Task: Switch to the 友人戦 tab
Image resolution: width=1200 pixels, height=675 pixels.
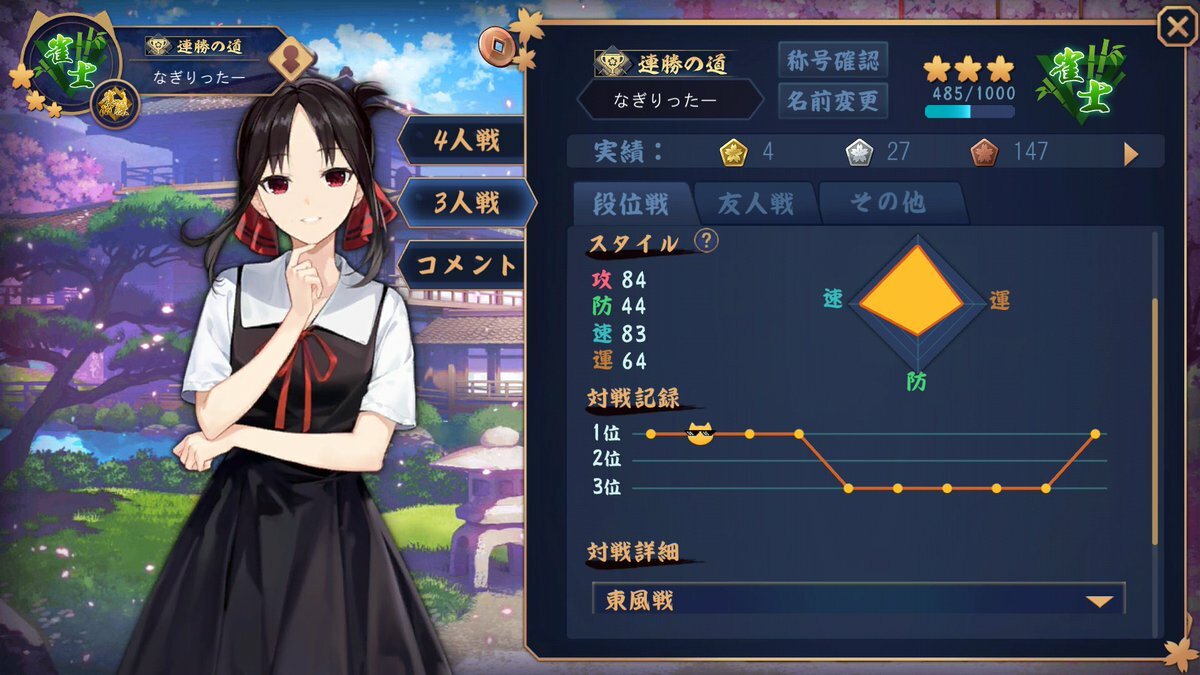Action: click(755, 204)
